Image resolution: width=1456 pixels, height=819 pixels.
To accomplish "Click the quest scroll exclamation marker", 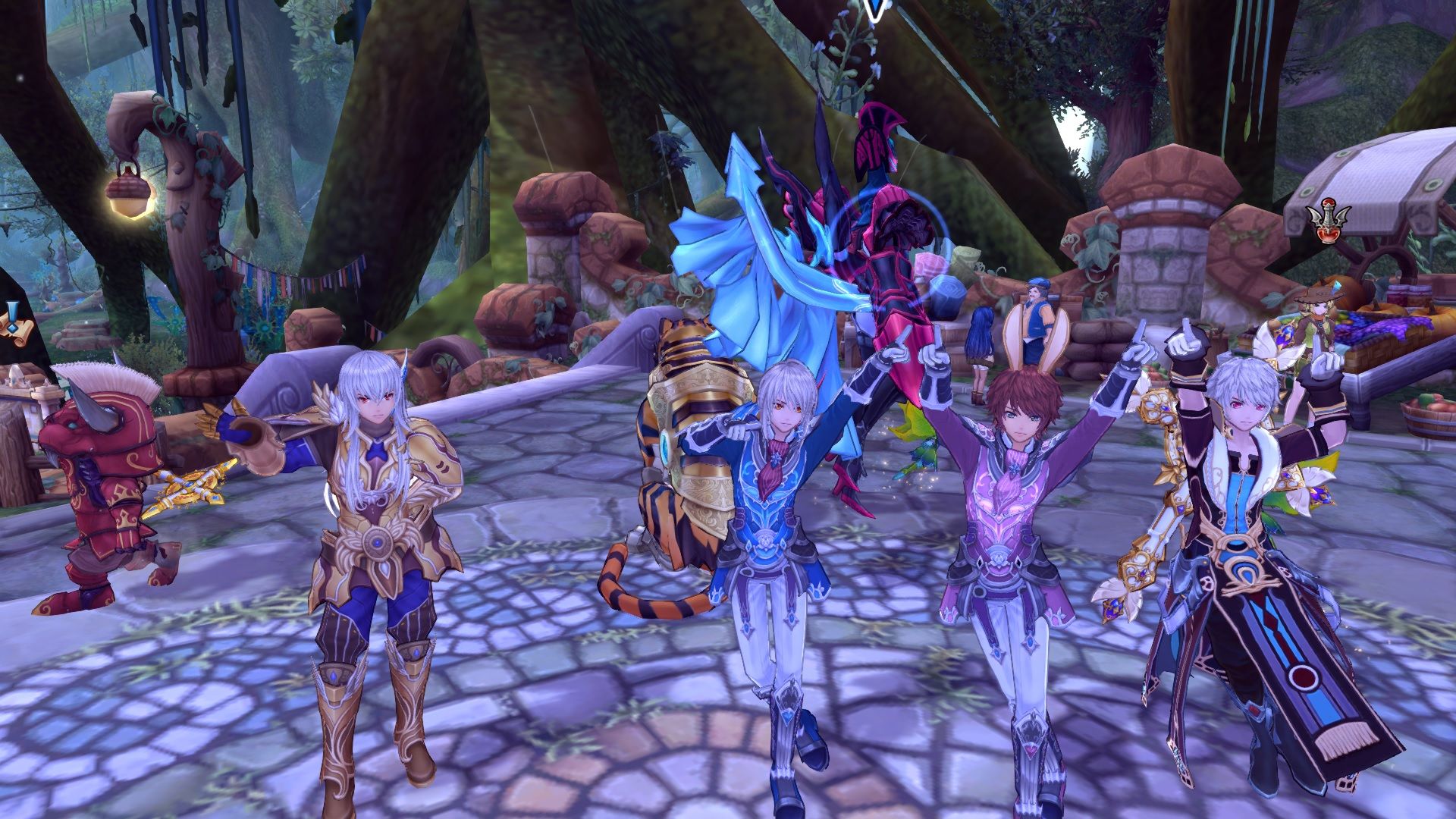I will 13,318.
